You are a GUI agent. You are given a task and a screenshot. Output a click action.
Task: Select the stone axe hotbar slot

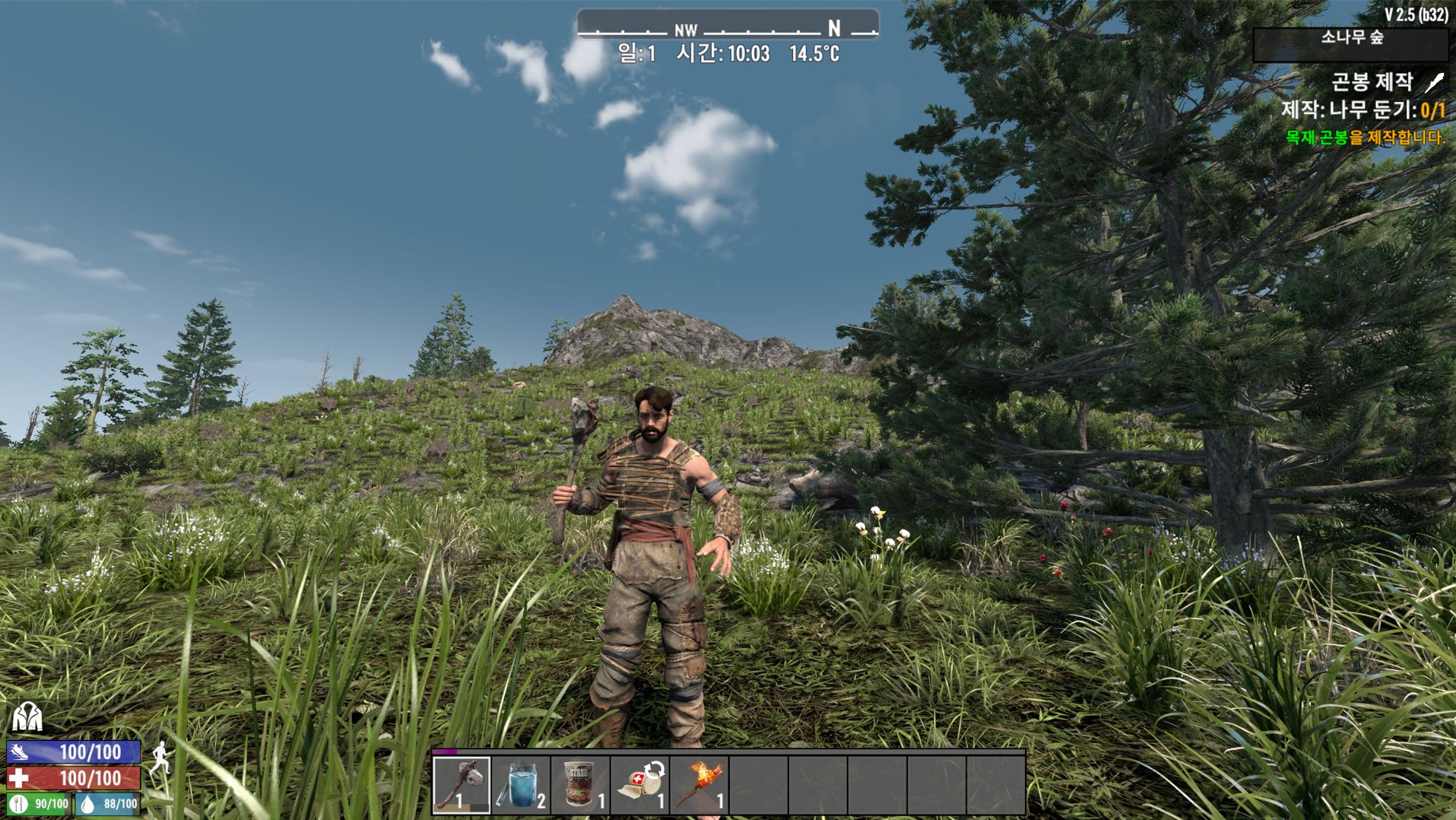[x=462, y=784]
